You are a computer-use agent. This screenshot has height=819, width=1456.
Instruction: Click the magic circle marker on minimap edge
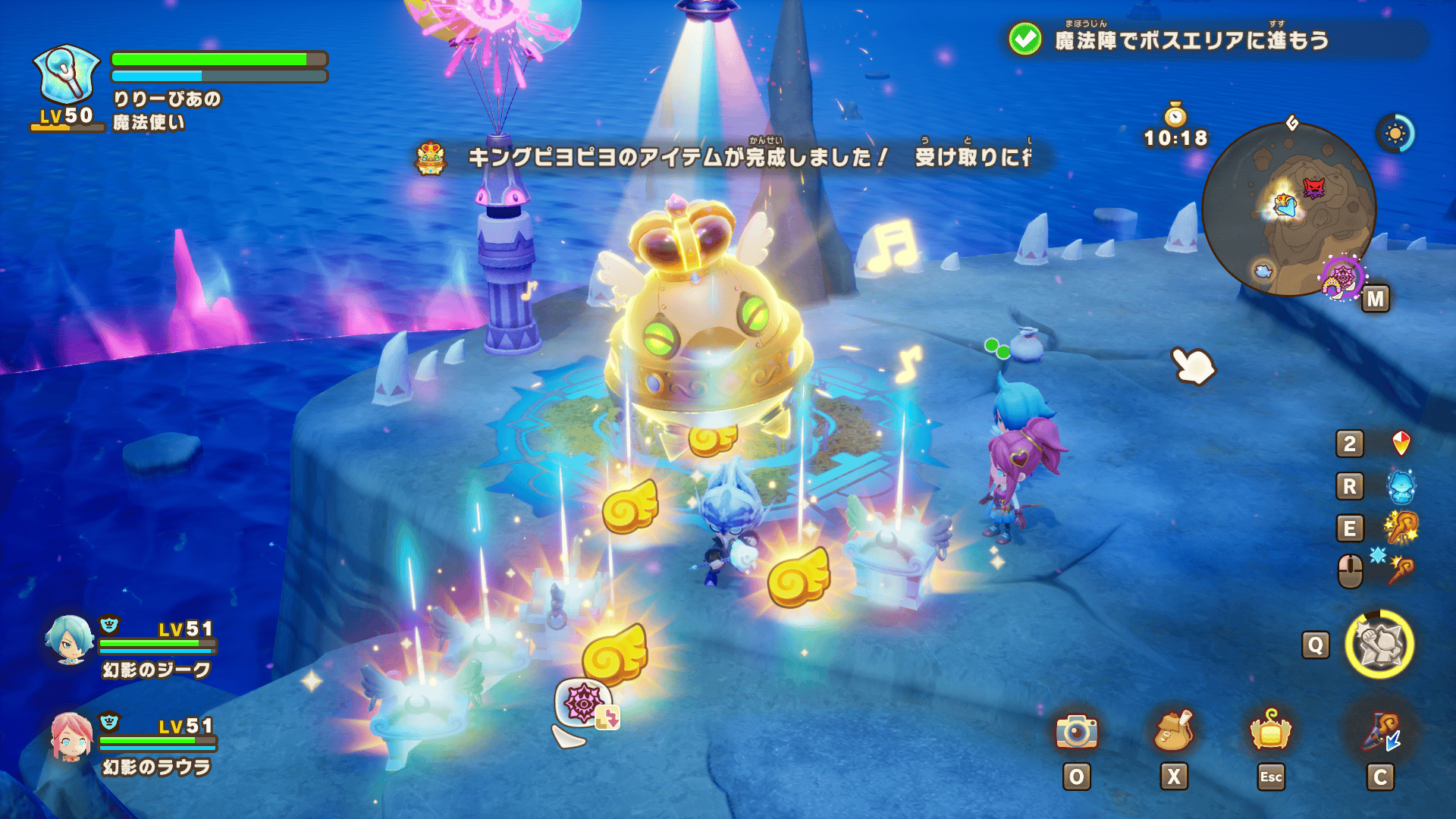1342,278
